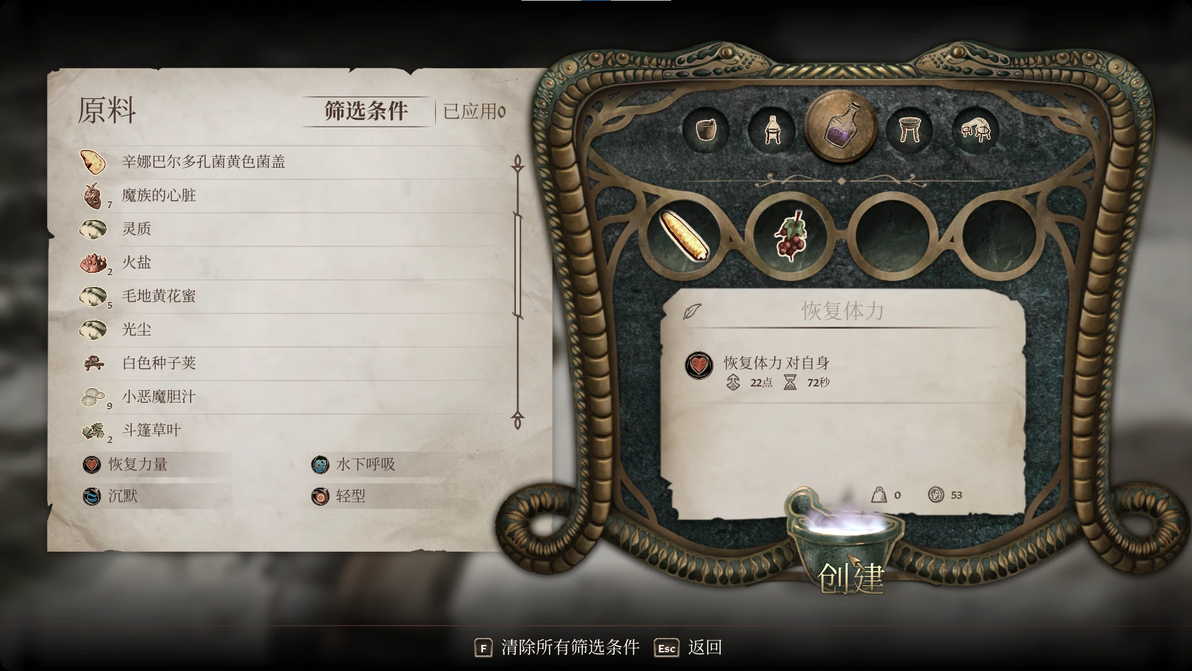Select the 火盐 ingredient
1192x671 pixels.
click(x=137, y=262)
